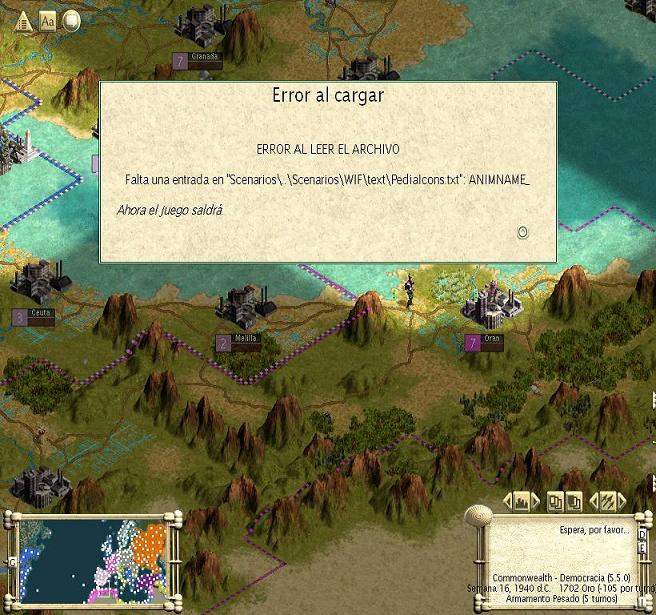
Task: Select the next unit arrow
Action: [x=622, y=500]
